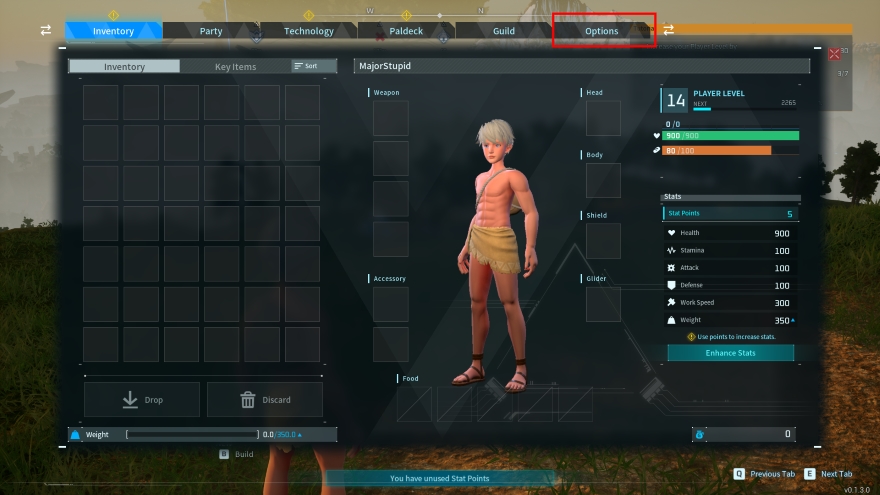Image resolution: width=880 pixels, height=495 pixels.
Task: Select the Health stat row
Action: (x=730, y=233)
